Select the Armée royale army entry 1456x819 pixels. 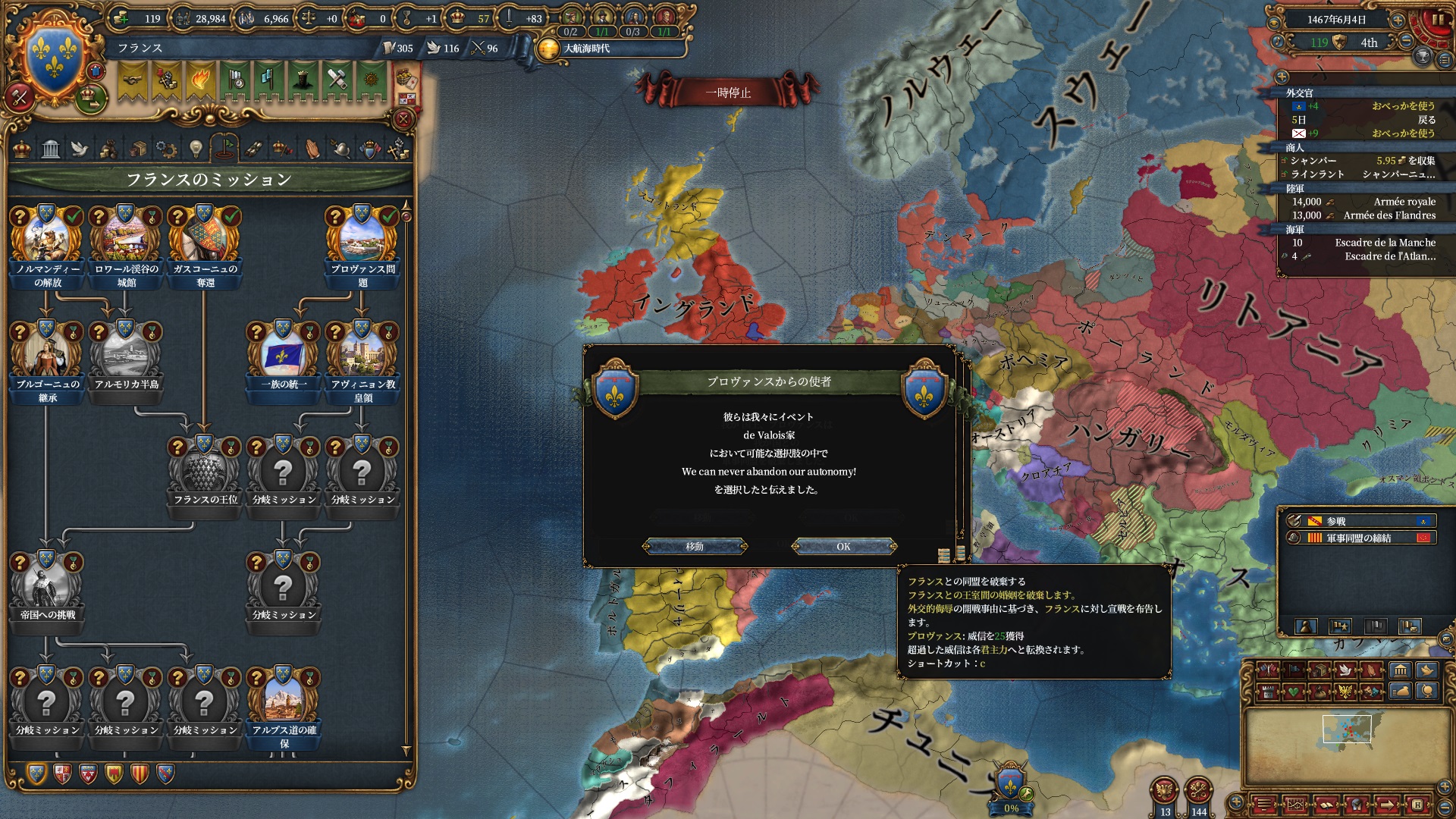tap(1363, 202)
